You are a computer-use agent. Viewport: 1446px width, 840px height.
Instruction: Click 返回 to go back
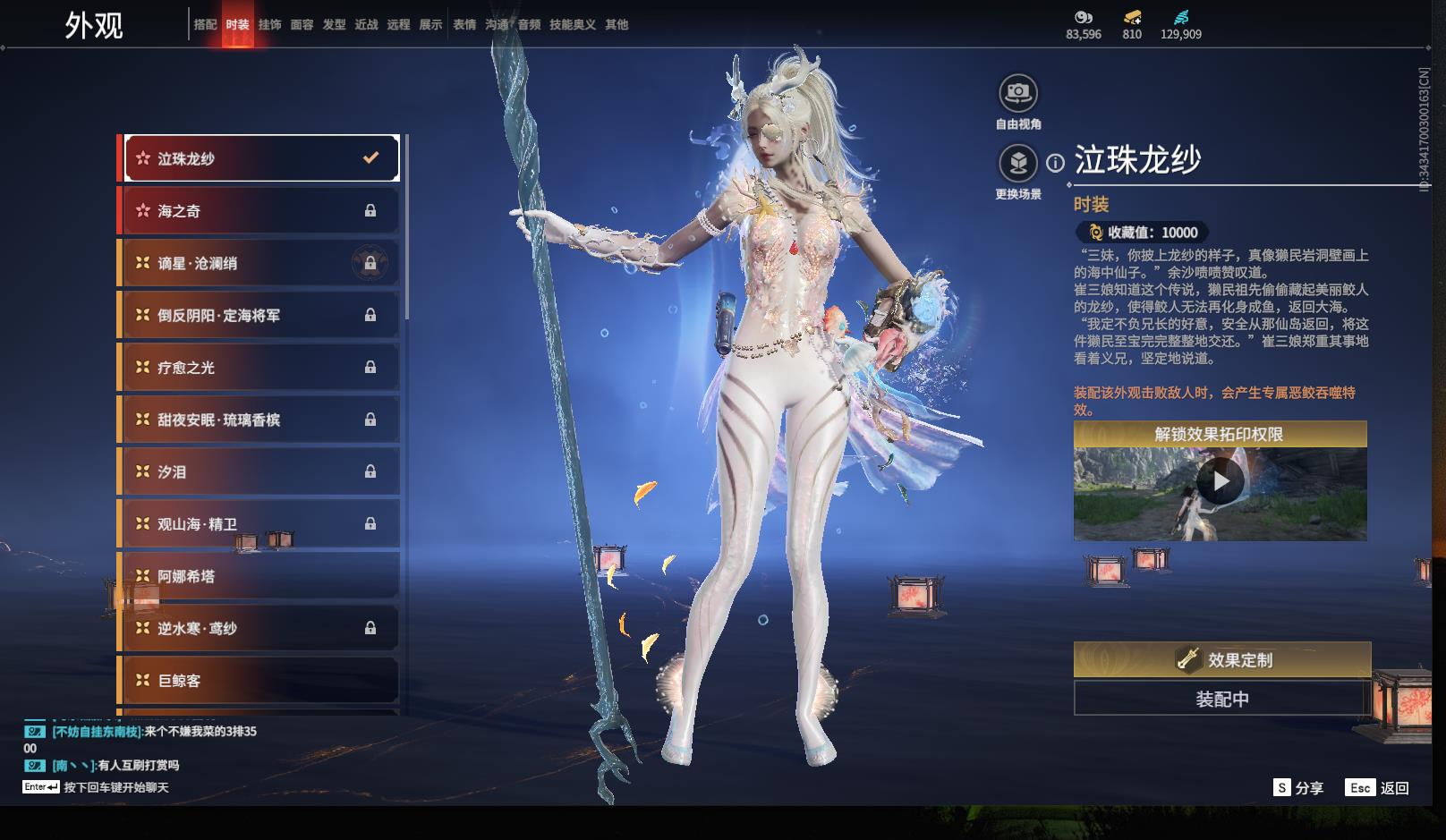[1378, 788]
